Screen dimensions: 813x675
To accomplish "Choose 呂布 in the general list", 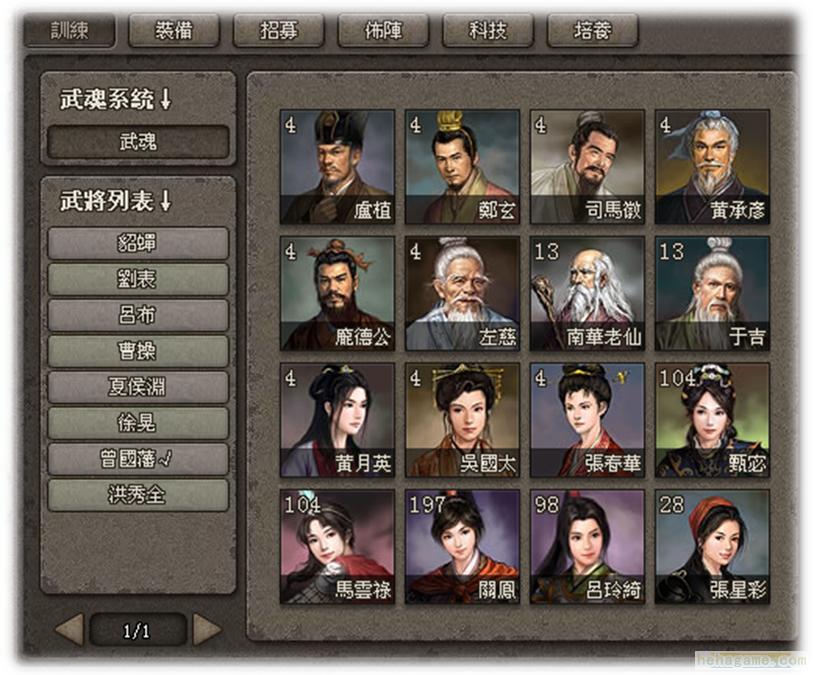I will (138, 315).
